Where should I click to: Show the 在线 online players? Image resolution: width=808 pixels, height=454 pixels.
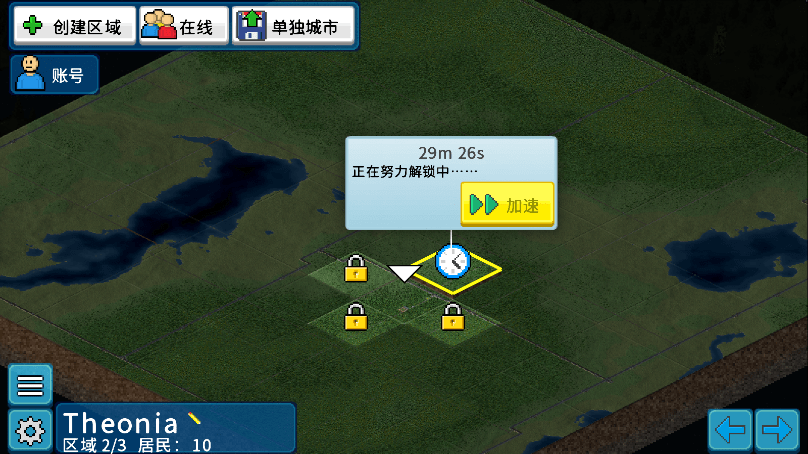point(183,27)
